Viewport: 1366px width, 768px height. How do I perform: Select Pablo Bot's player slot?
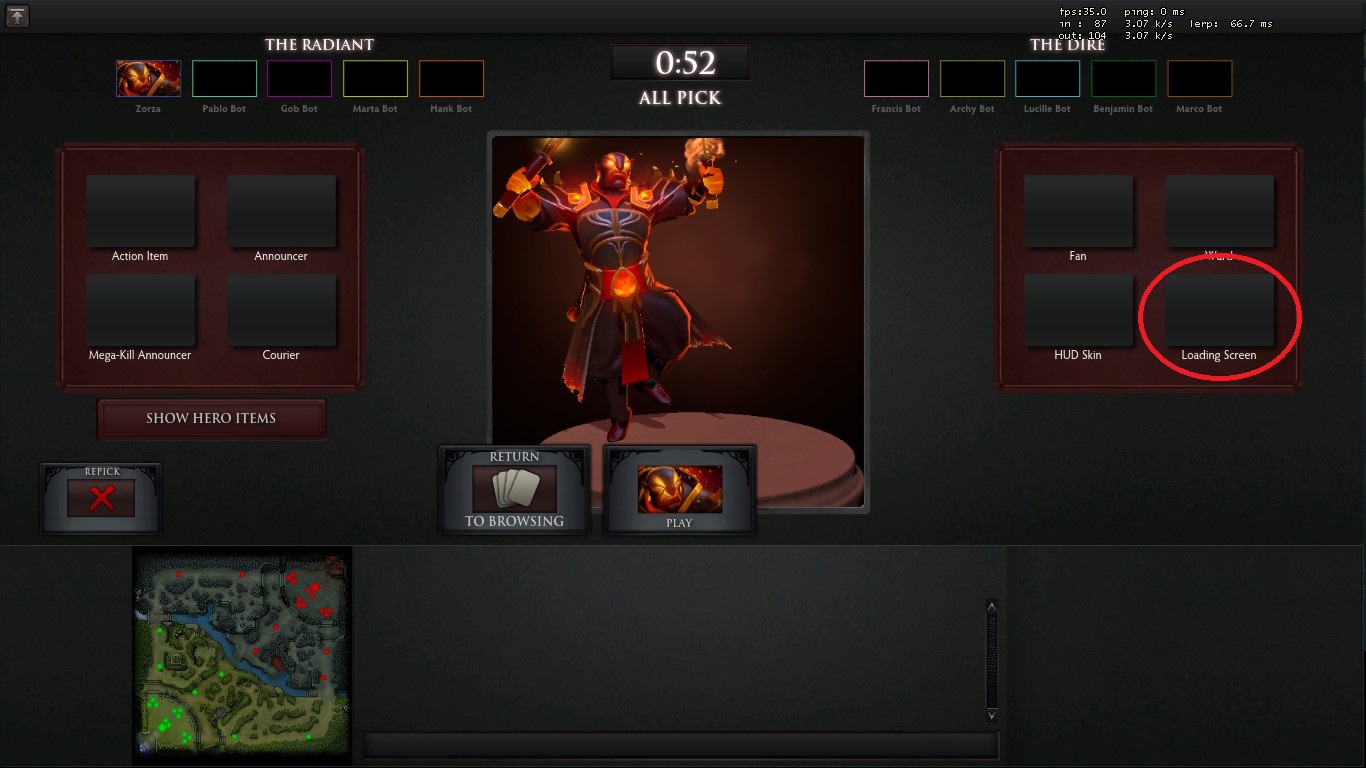(224, 78)
